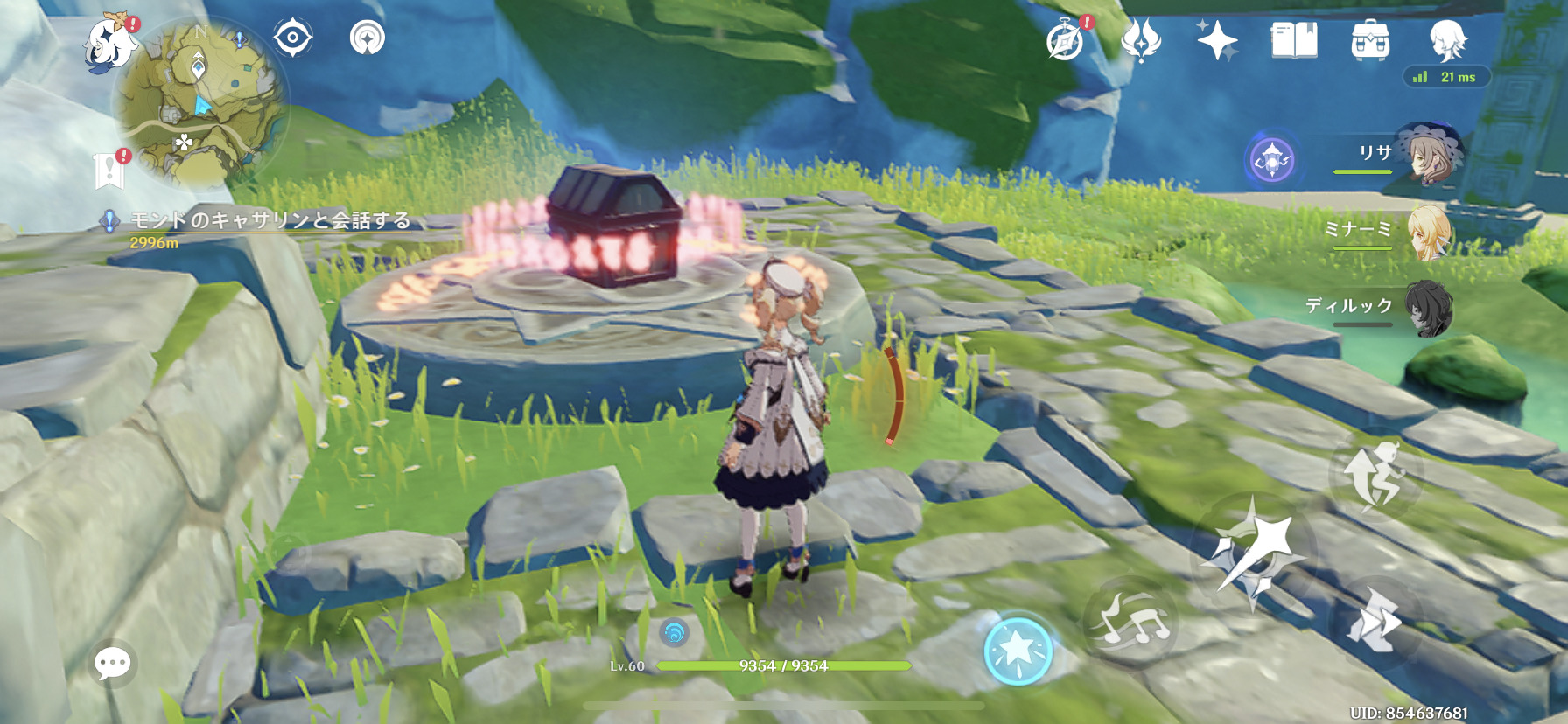Open the character profile head icon
1568x724 pixels.
[x=1447, y=40]
